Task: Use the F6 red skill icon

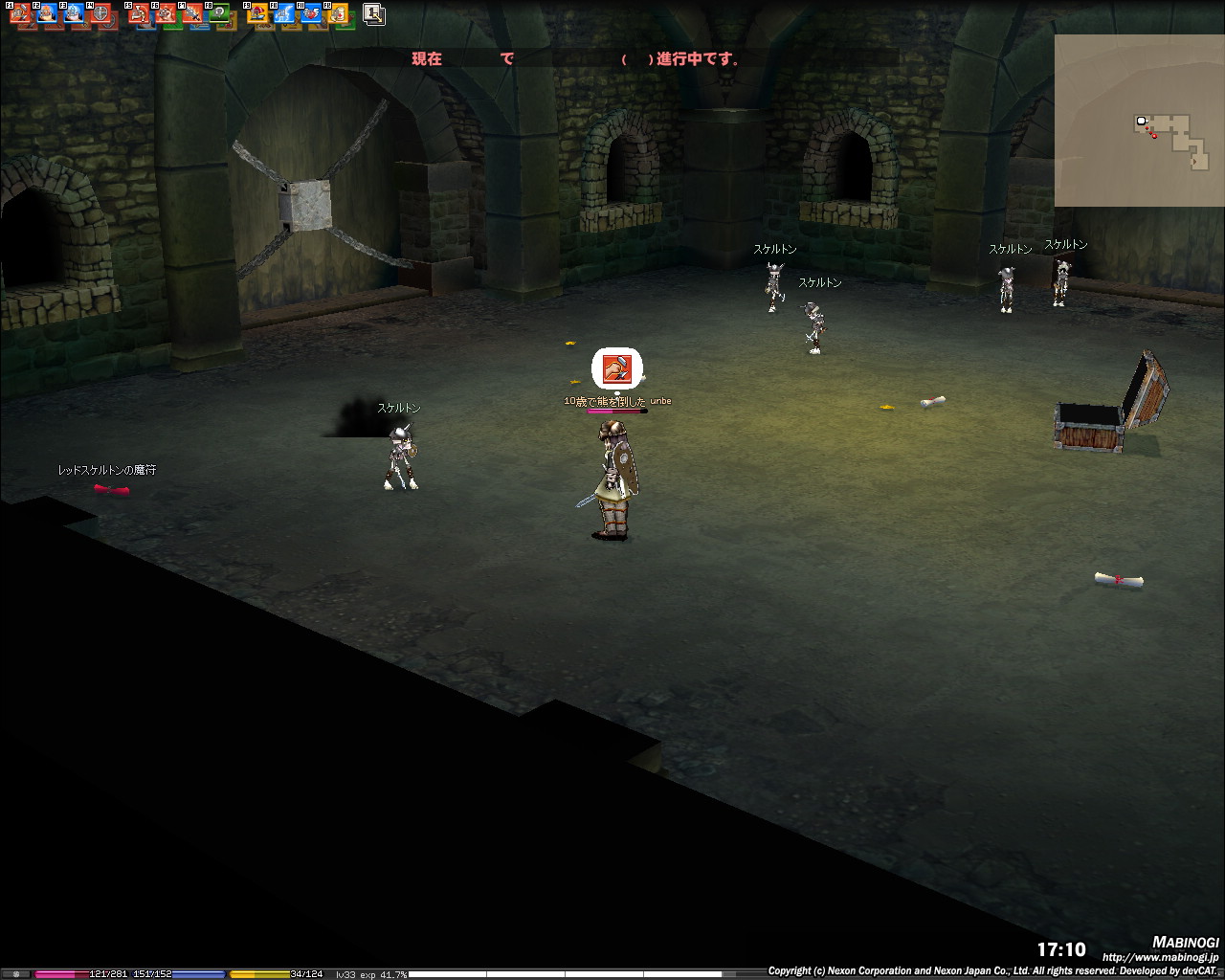Action: tap(166, 14)
